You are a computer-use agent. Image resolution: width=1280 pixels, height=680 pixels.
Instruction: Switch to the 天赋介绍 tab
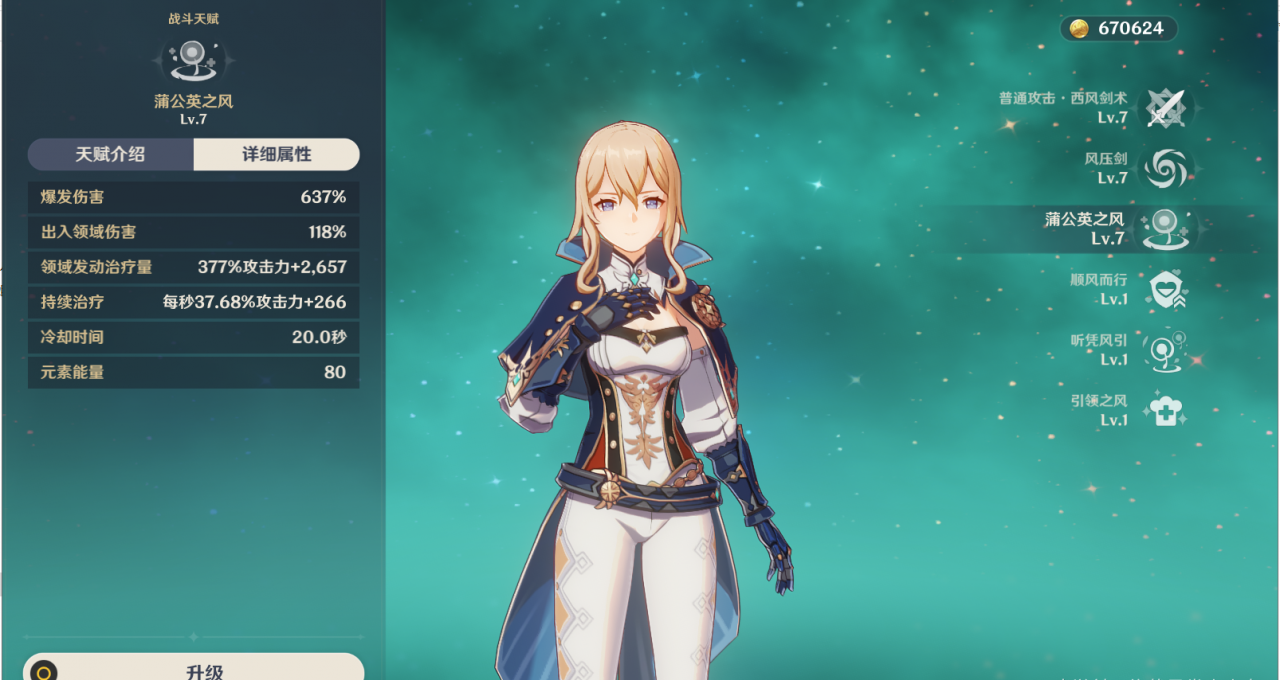110,155
